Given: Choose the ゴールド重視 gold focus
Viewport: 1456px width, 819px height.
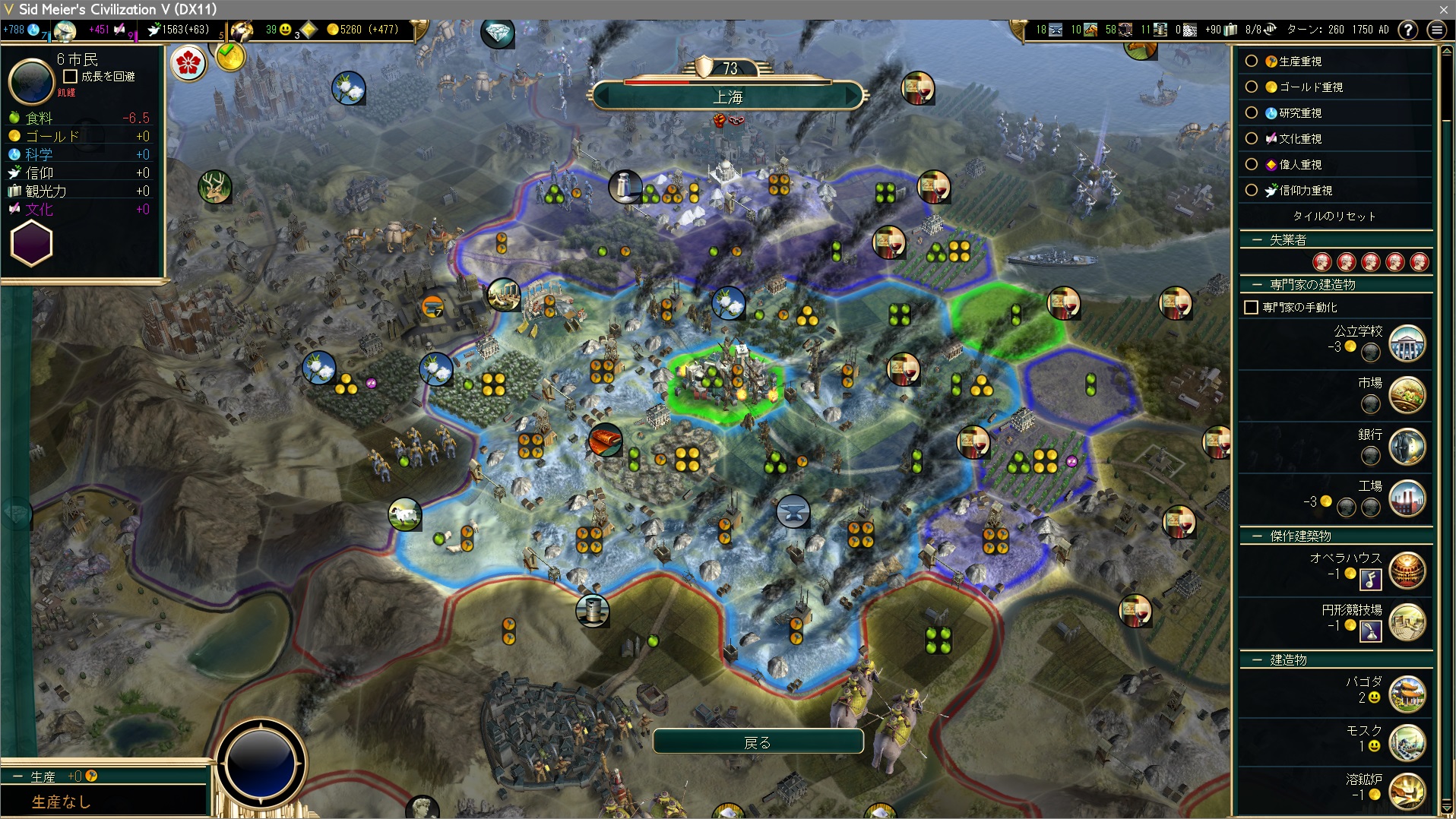Looking at the screenshot, I should (x=1252, y=87).
